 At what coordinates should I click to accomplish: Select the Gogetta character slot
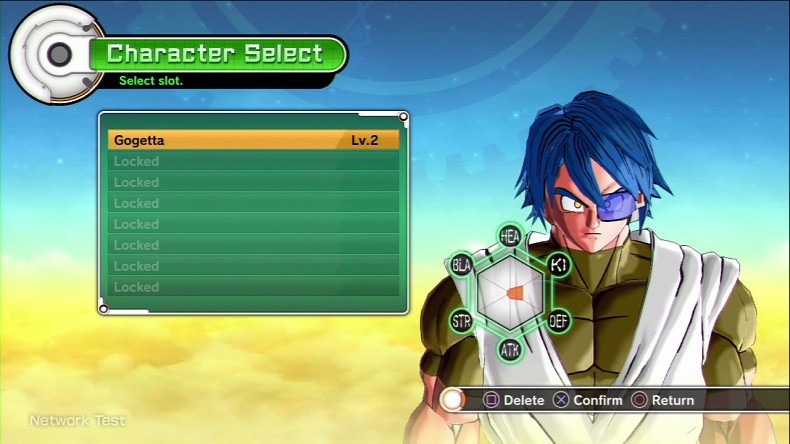(x=253, y=140)
